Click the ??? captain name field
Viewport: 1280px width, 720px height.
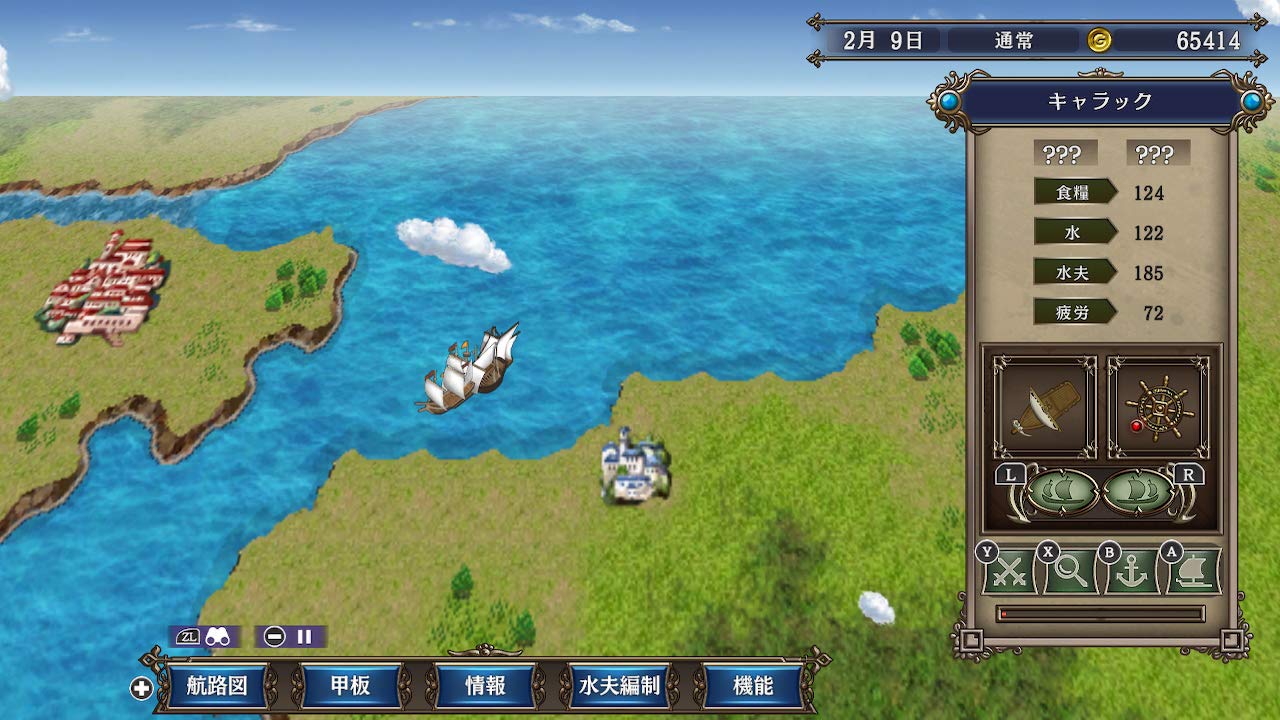(x=1065, y=153)
